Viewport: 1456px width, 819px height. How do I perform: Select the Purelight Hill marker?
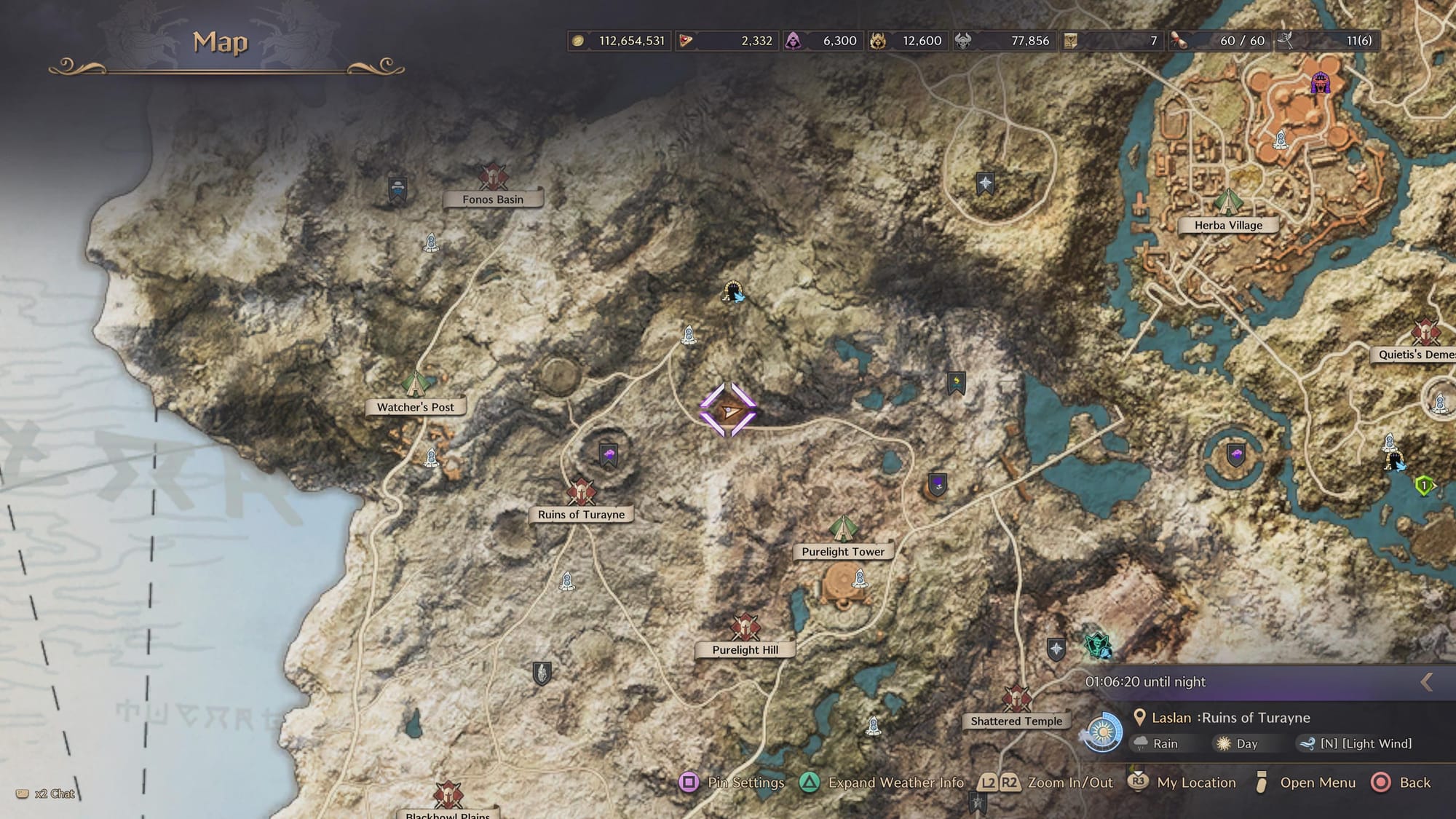pyautogui.click(x=745, y=627)
